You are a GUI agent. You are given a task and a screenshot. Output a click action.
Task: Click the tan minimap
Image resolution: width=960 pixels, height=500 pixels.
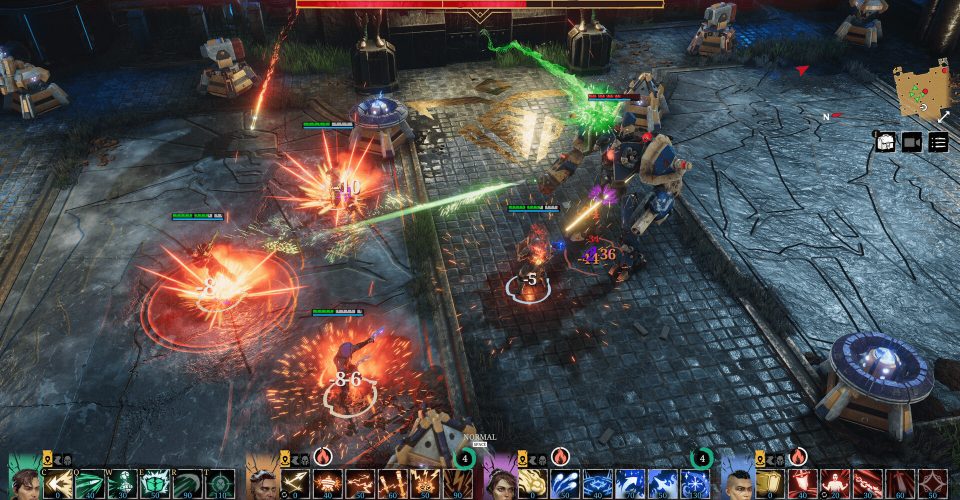918,92
